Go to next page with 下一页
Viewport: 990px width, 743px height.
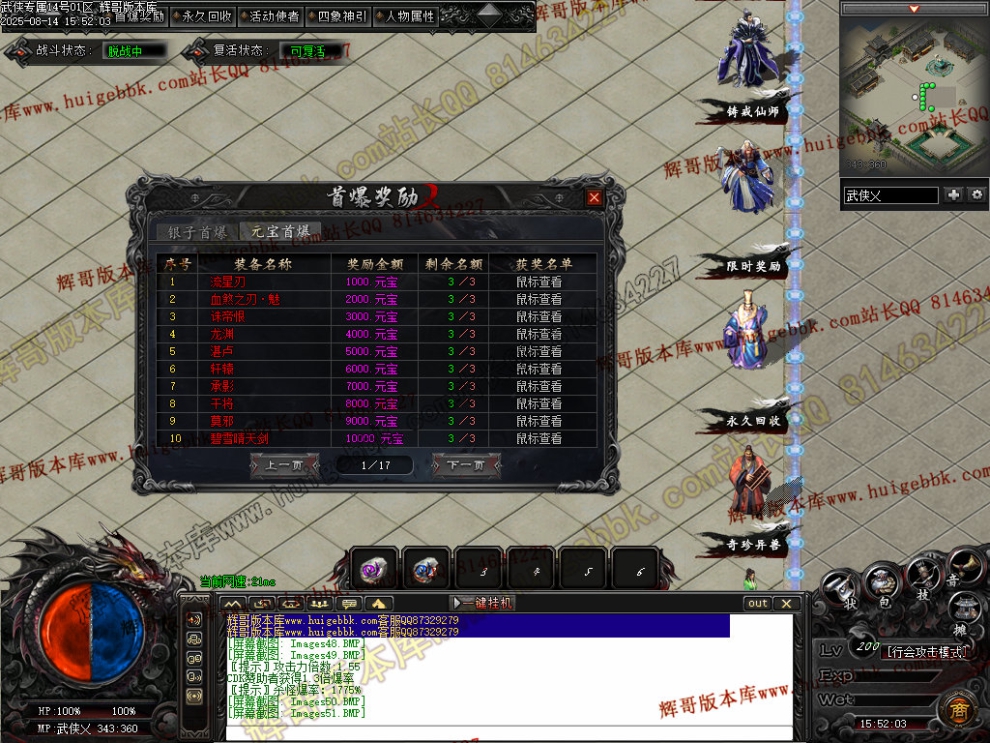tap(466, 465)
